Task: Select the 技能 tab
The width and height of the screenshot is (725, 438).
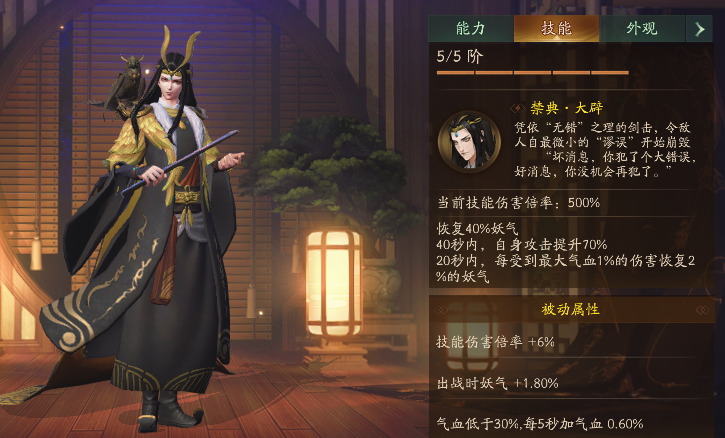Action: (x=556, y=28)
